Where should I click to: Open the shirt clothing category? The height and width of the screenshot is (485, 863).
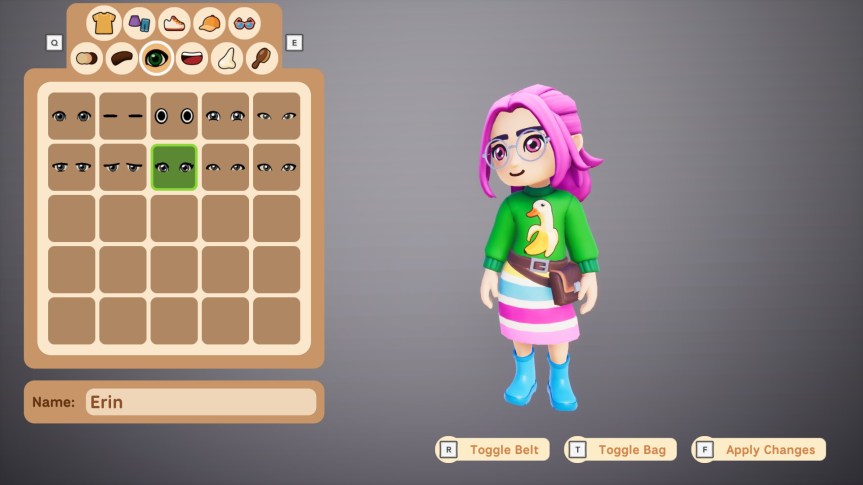[104, 22]
